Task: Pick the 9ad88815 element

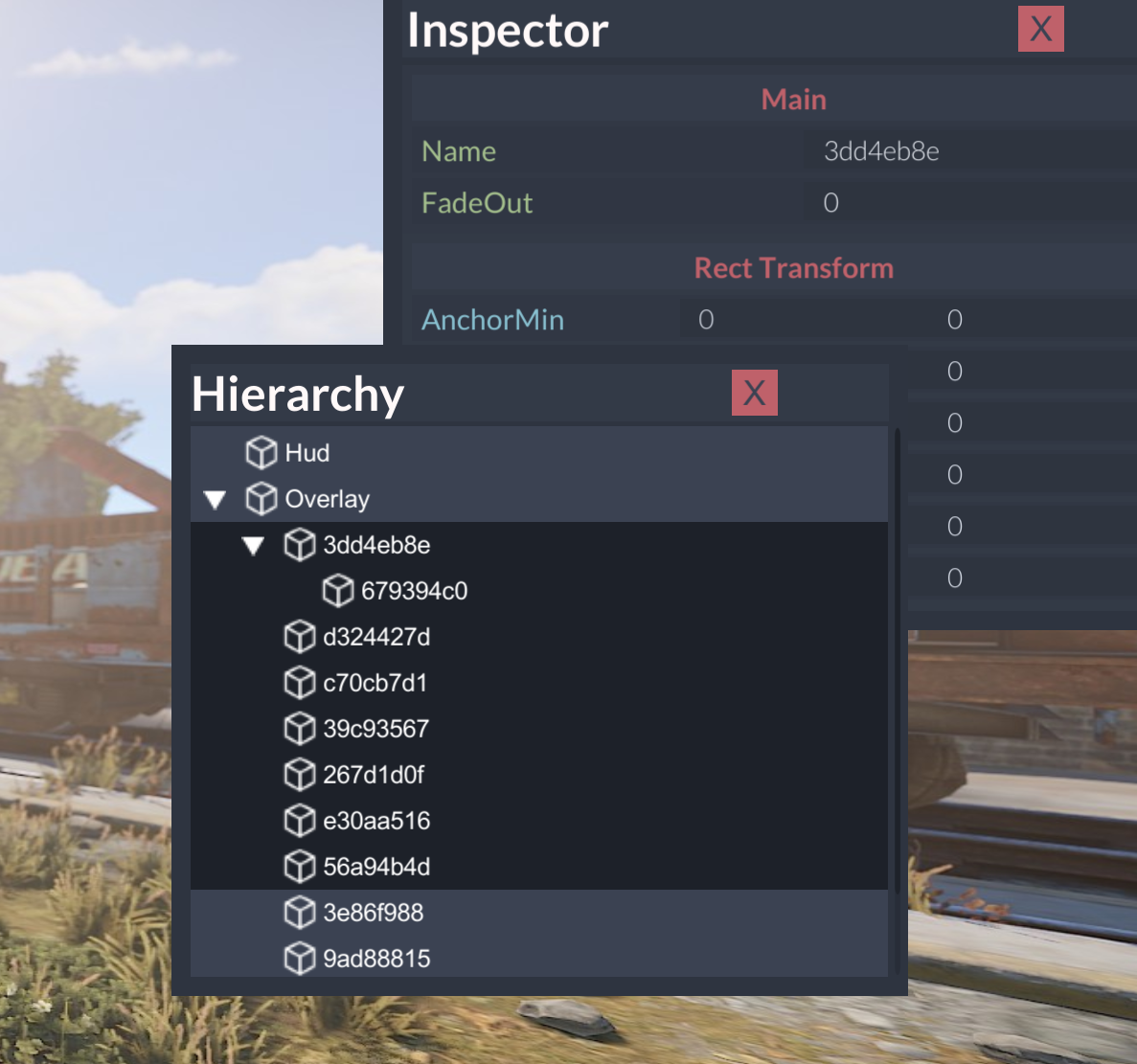Action: pyautogui.click(x=376, y=959)
